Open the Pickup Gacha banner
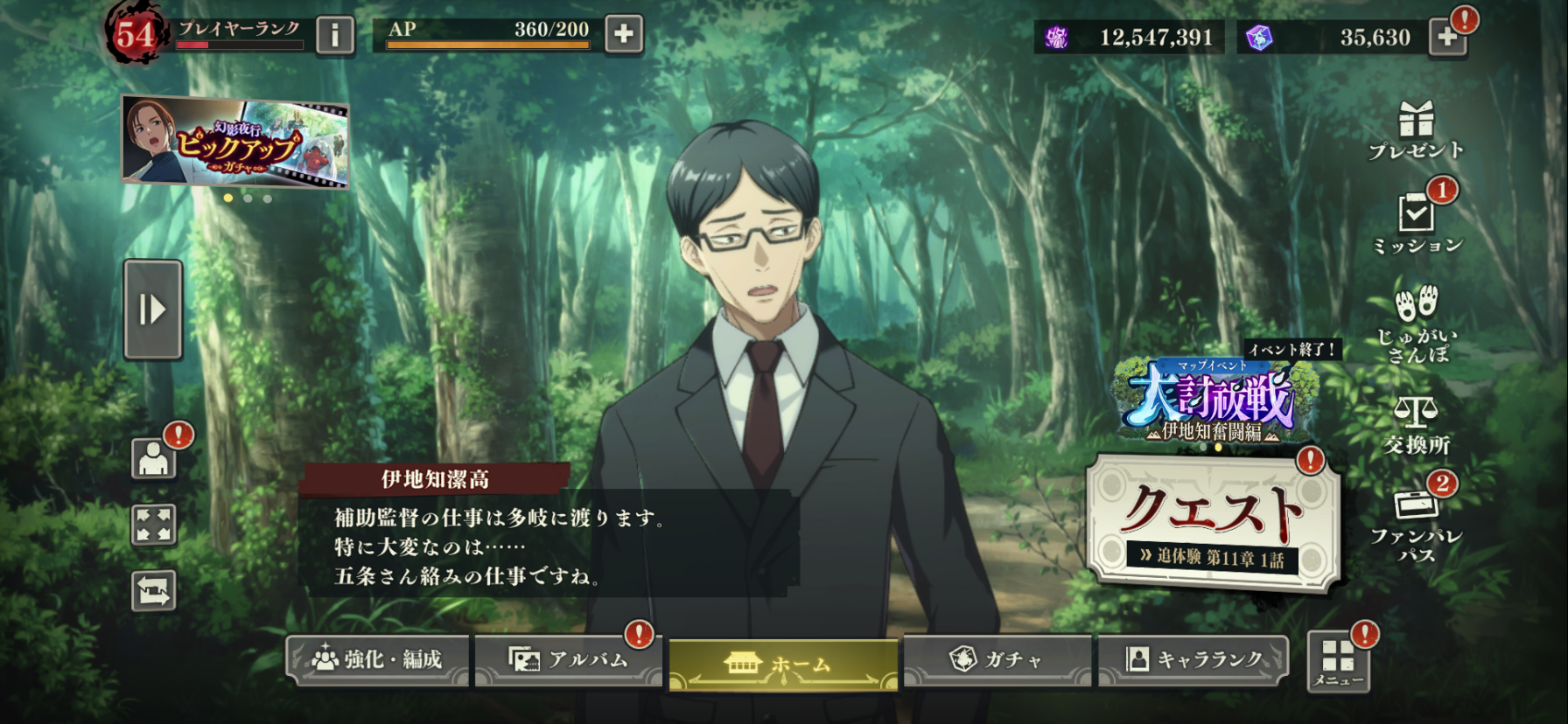 [235, 142]
